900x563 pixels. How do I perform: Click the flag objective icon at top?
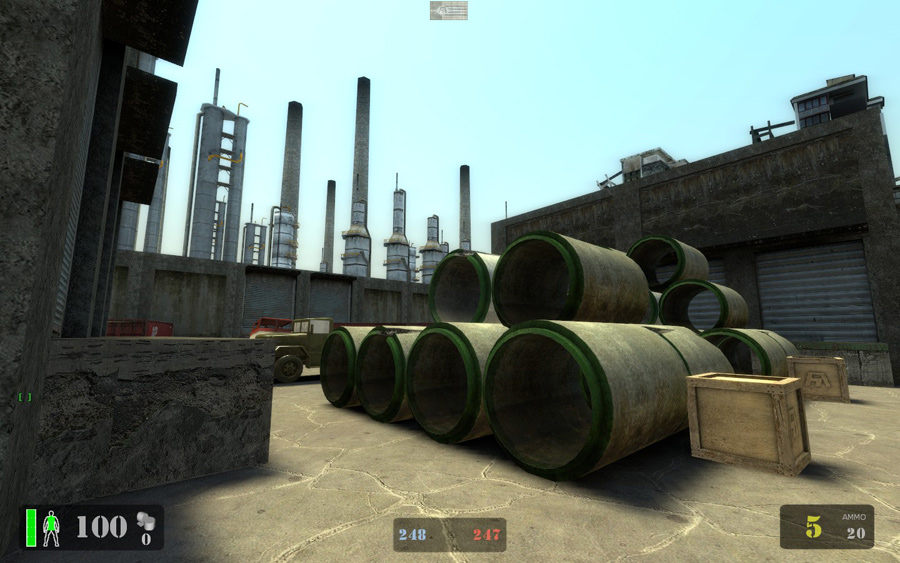449,10
